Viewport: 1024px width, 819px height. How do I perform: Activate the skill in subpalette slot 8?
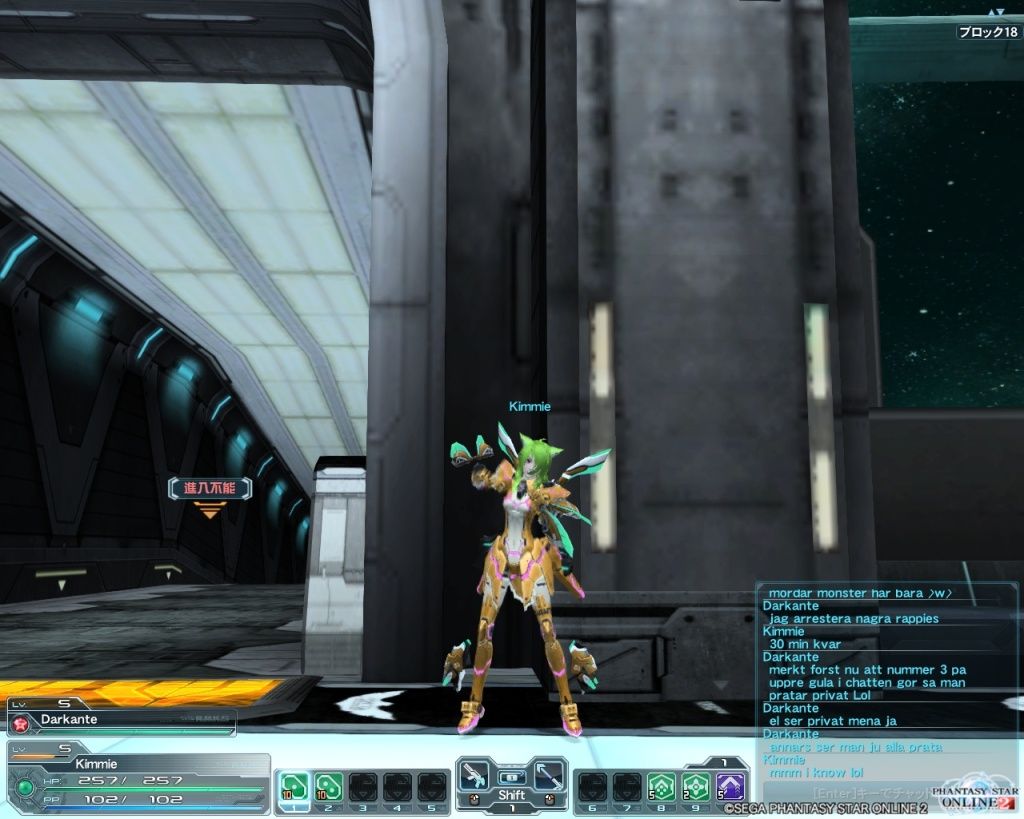point(660,787)
